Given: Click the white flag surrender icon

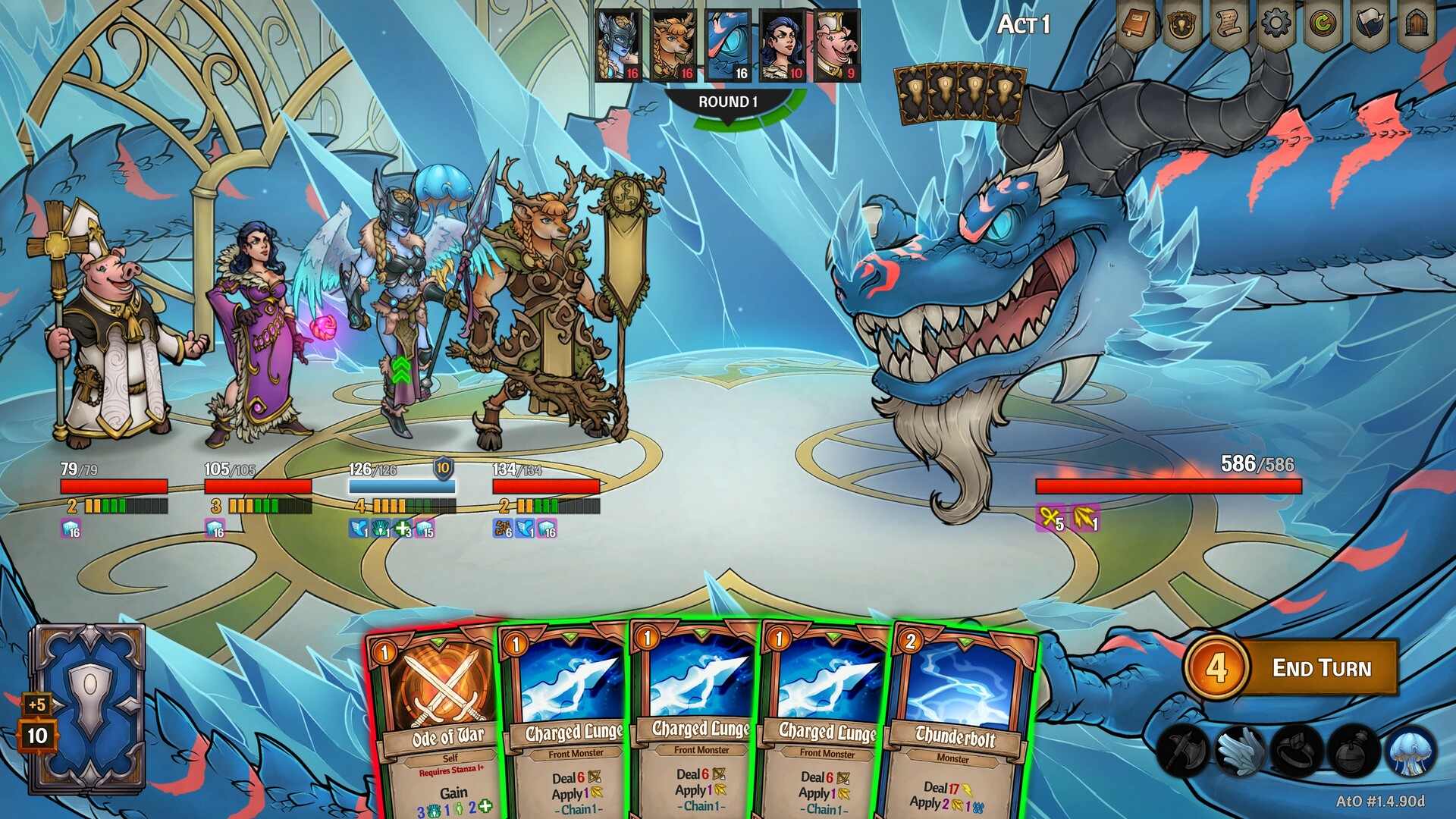Looking at the screenshot, I should tap(1370, 26).
